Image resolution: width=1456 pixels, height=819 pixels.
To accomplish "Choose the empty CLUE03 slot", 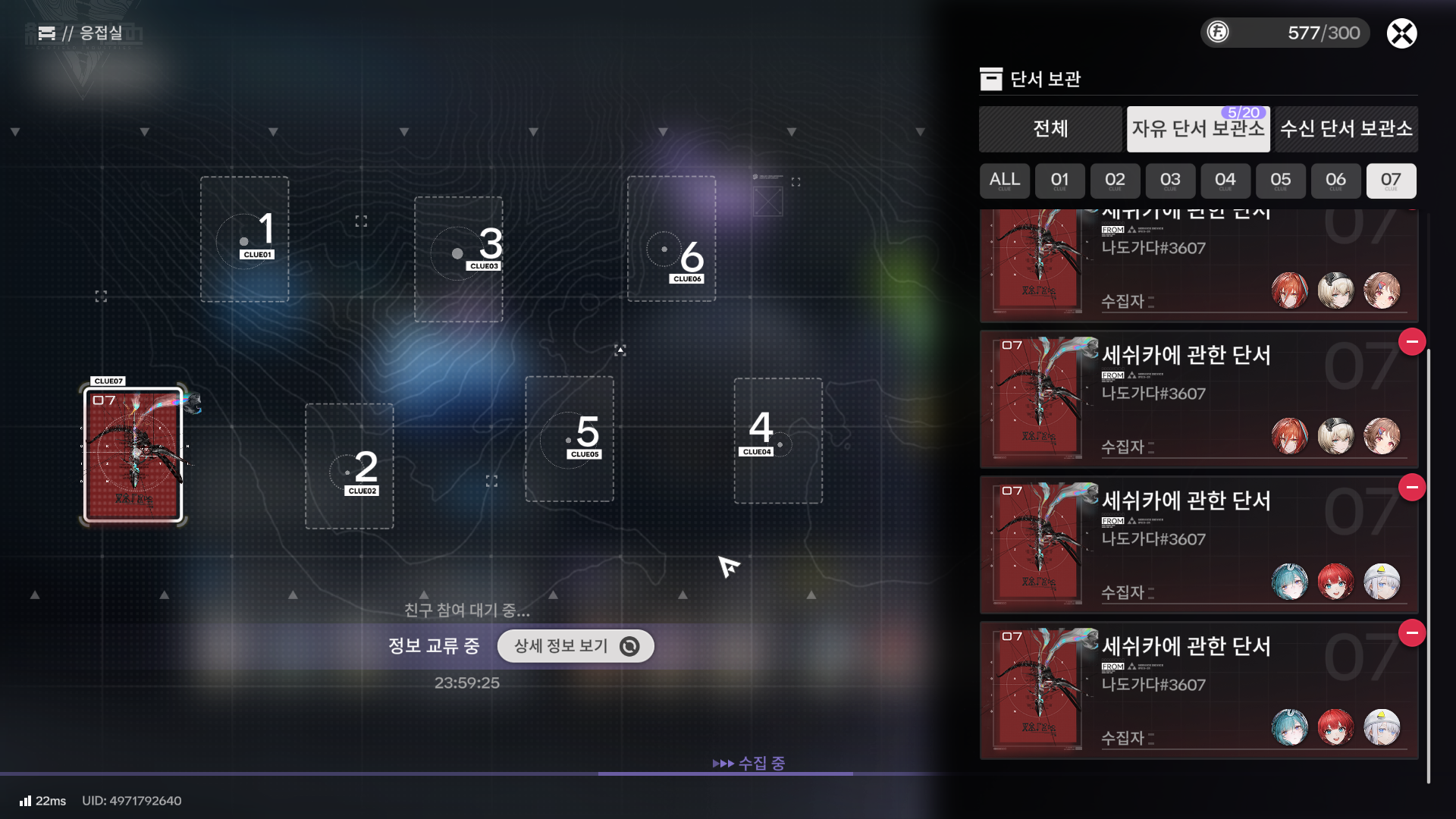I will (x=458, y=259).
